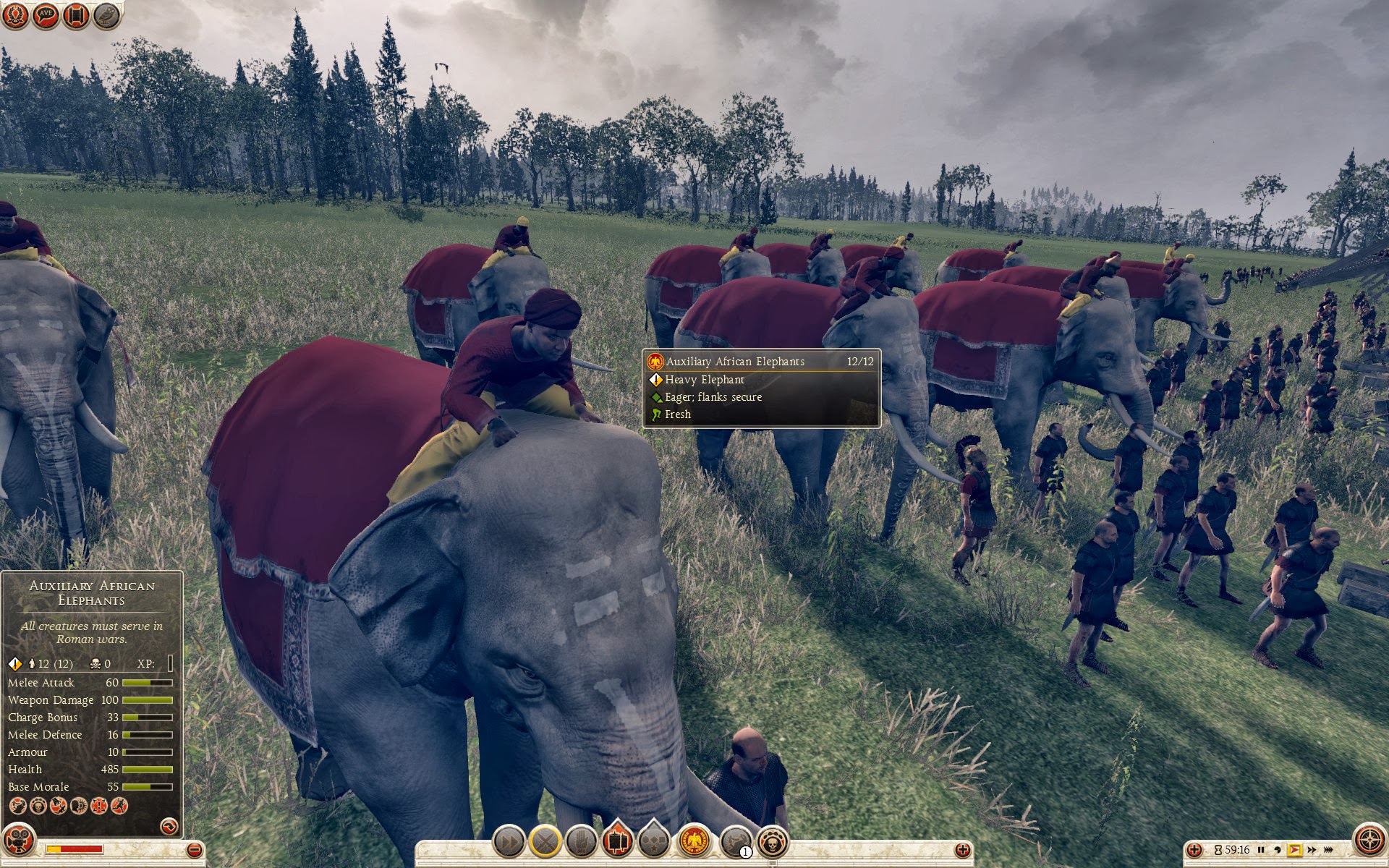Image resolution: width=1389 pixels, height=868 pixels.
Task: Collapse the unit info panel with minus button
Action: pos(194,850)
